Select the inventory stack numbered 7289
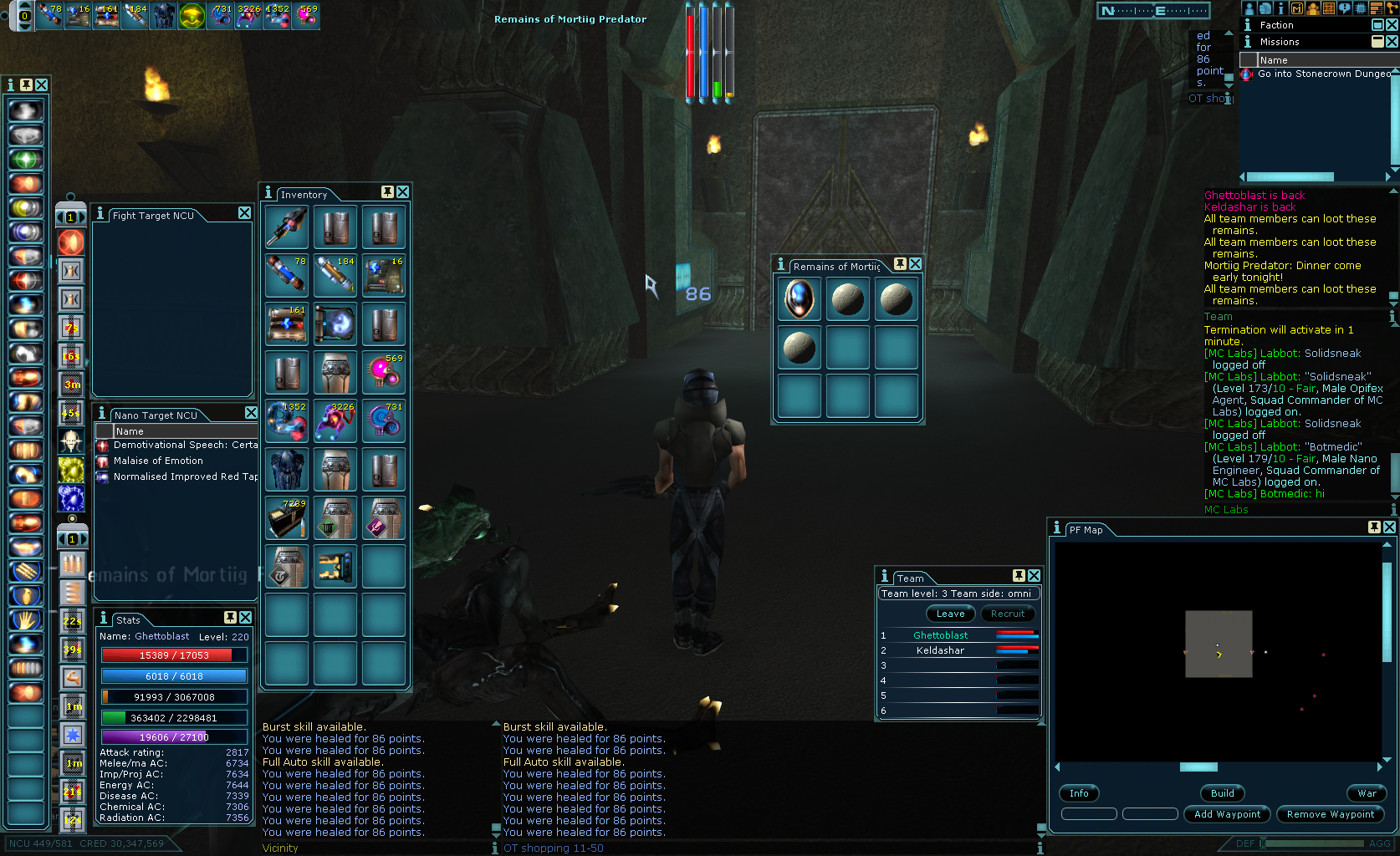The image size is (1400, 856). (287, 518)
